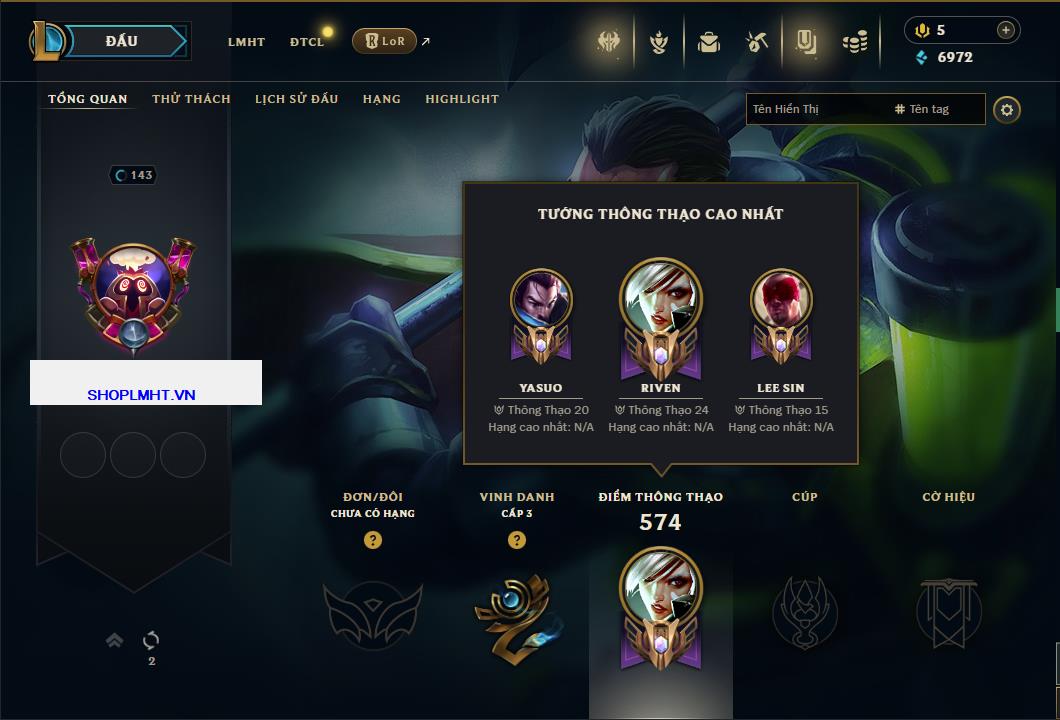Image resolution: width=1060 pixels, height=720 pixels.
Task: Click the ĐẤU play button
Action: pos(122,41)
